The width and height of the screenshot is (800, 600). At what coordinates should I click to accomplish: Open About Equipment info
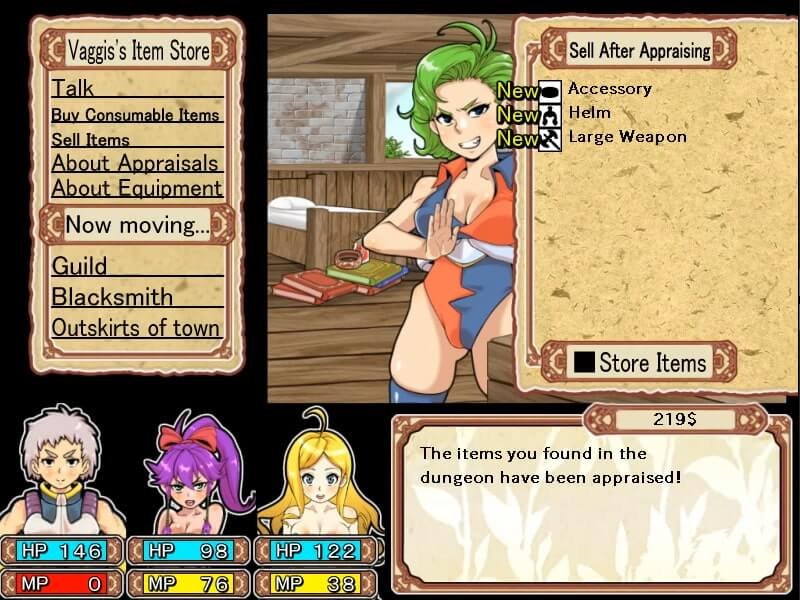coord(136,188)
